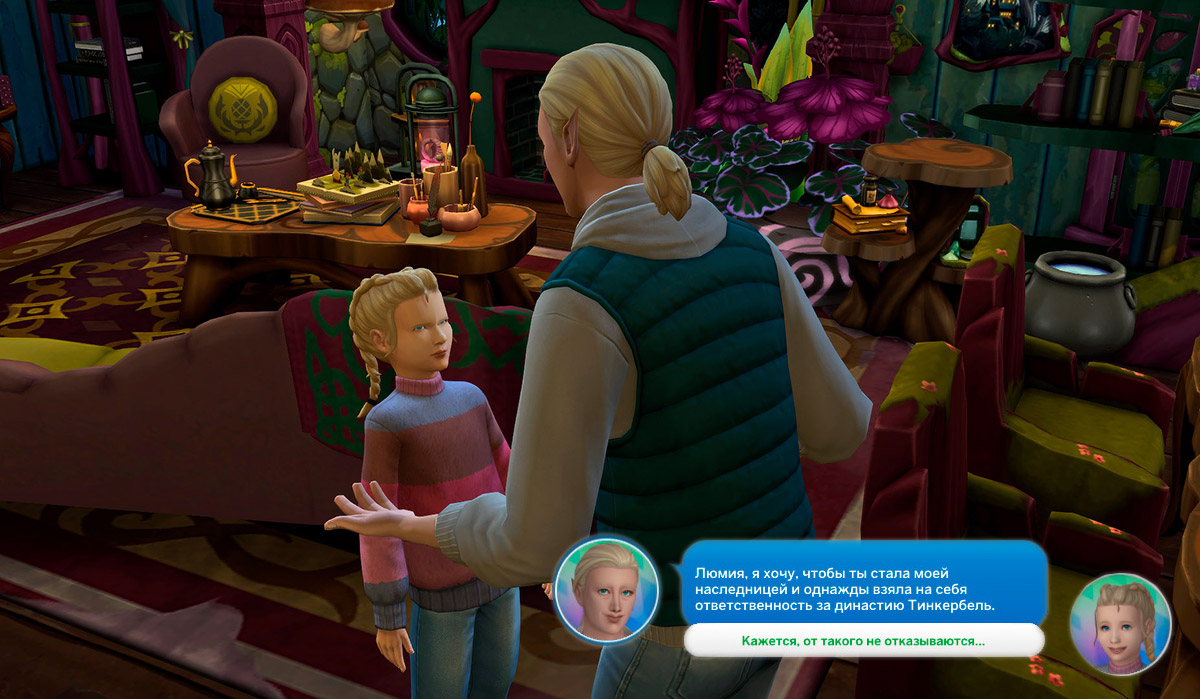Viewport: 1200px width, 699px height.
Task: Choose the reply "Кажется, от такого не отказываются..."
Action: pos(863,640)
